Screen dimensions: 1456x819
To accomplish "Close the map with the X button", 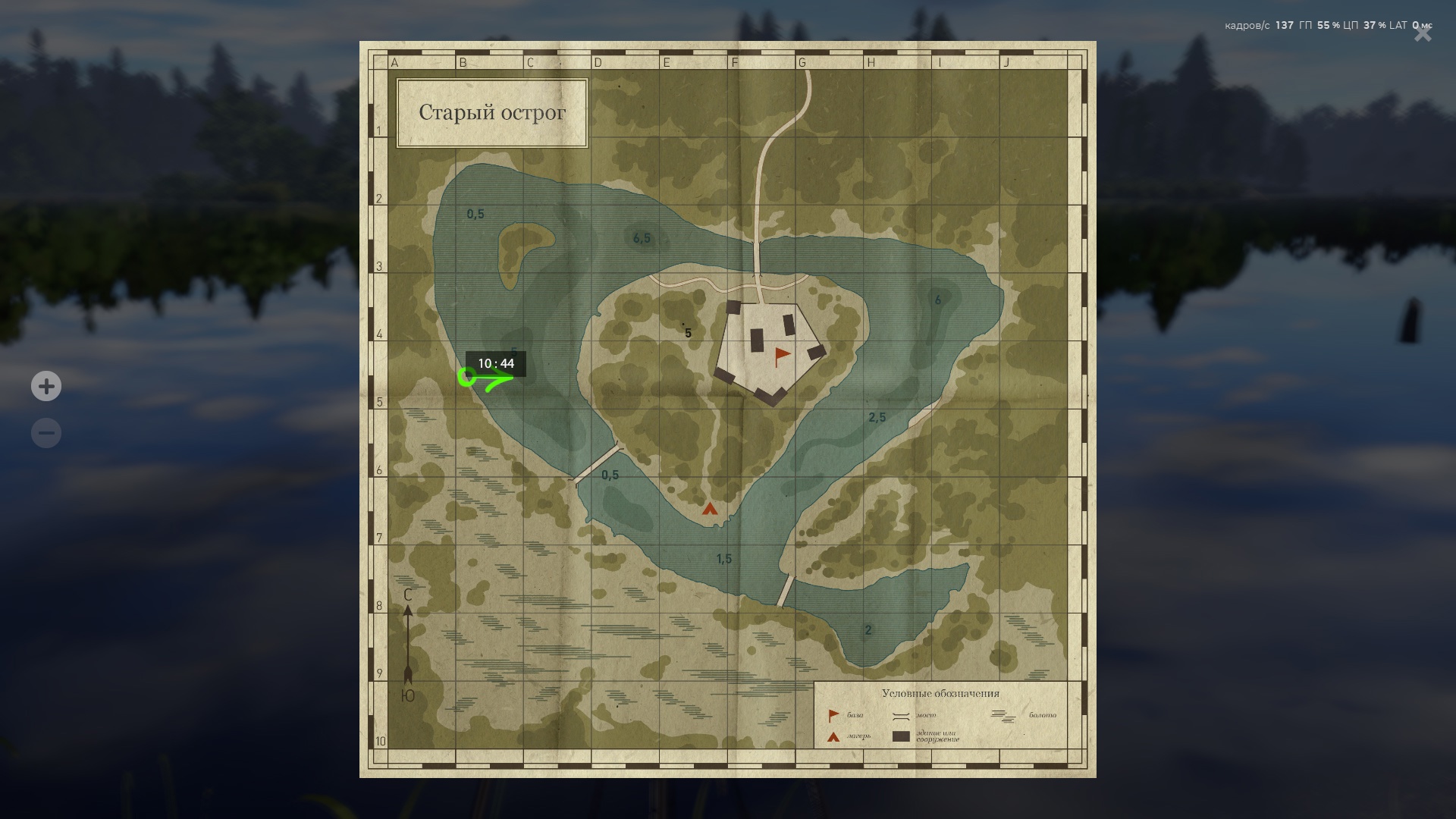I will tap(1423, 34).
